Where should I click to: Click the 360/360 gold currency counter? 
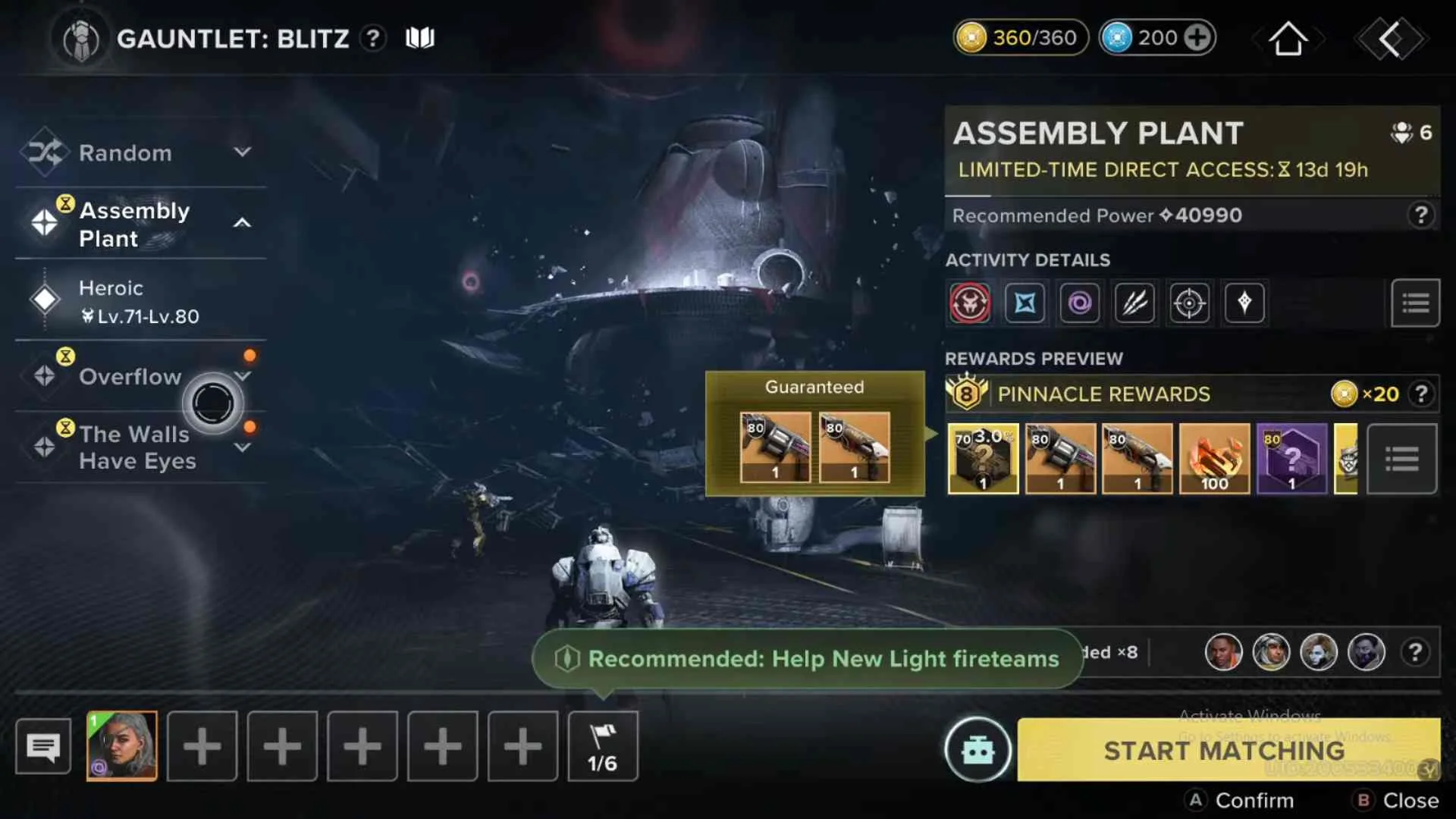point(1020,36)
